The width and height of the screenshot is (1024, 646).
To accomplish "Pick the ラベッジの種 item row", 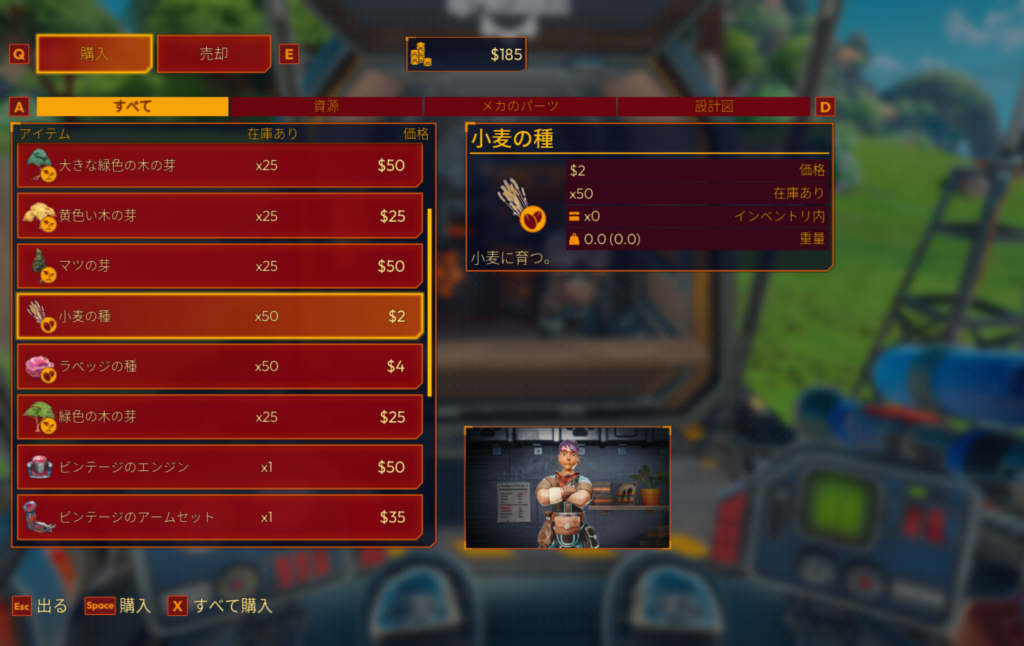I will 220,366.
